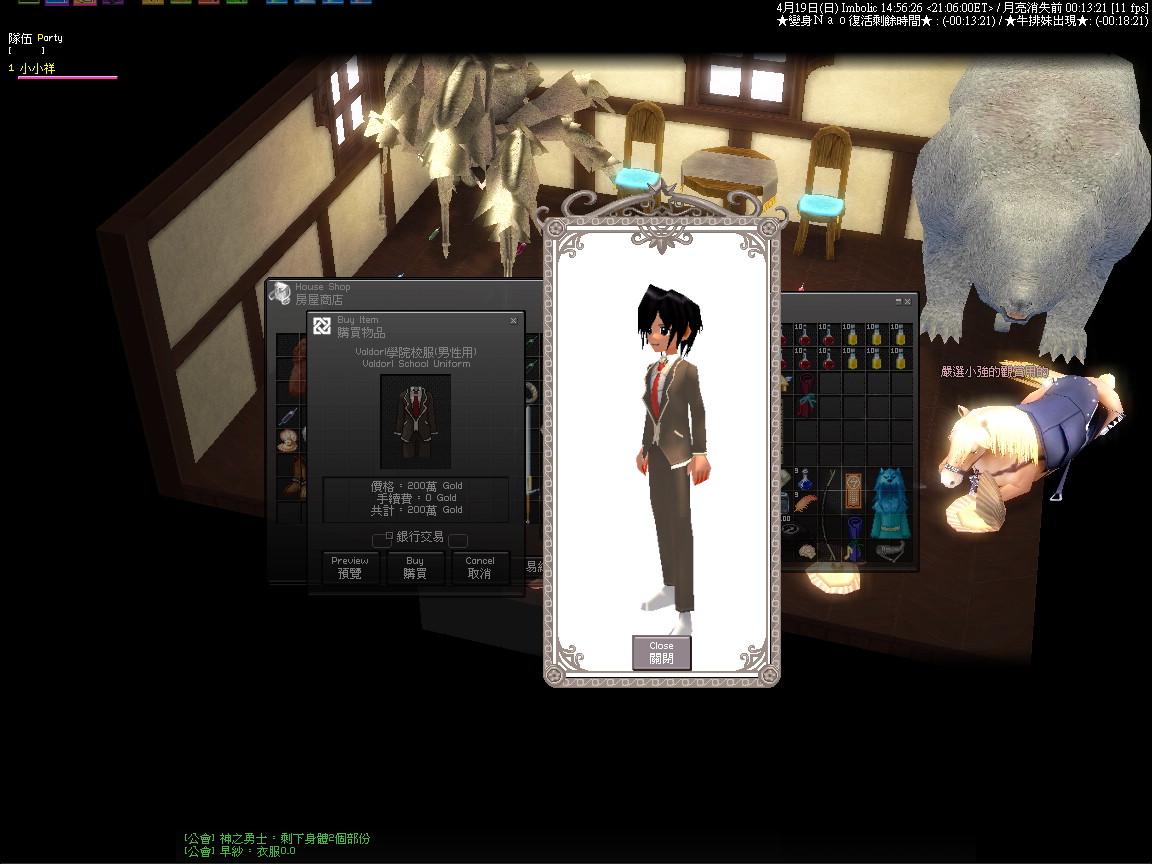Viewport: 1152px width, 864px height.
Task: Close the Buy Item dialog with X
Action: point(513,321)
